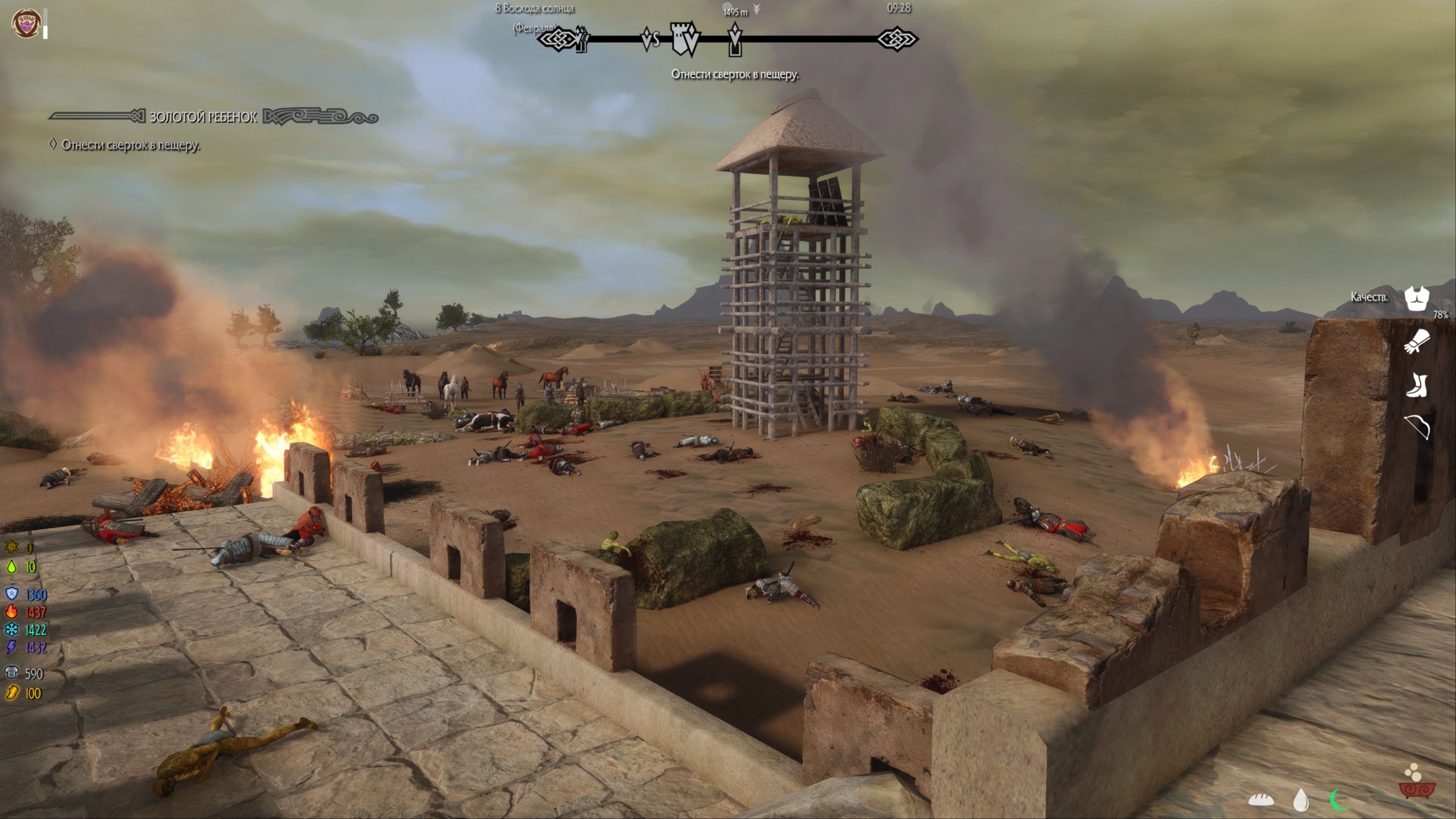Click the boots equipment icon
The height and width of the screenshot is (819, 1456).
(x=1417, y=385)
